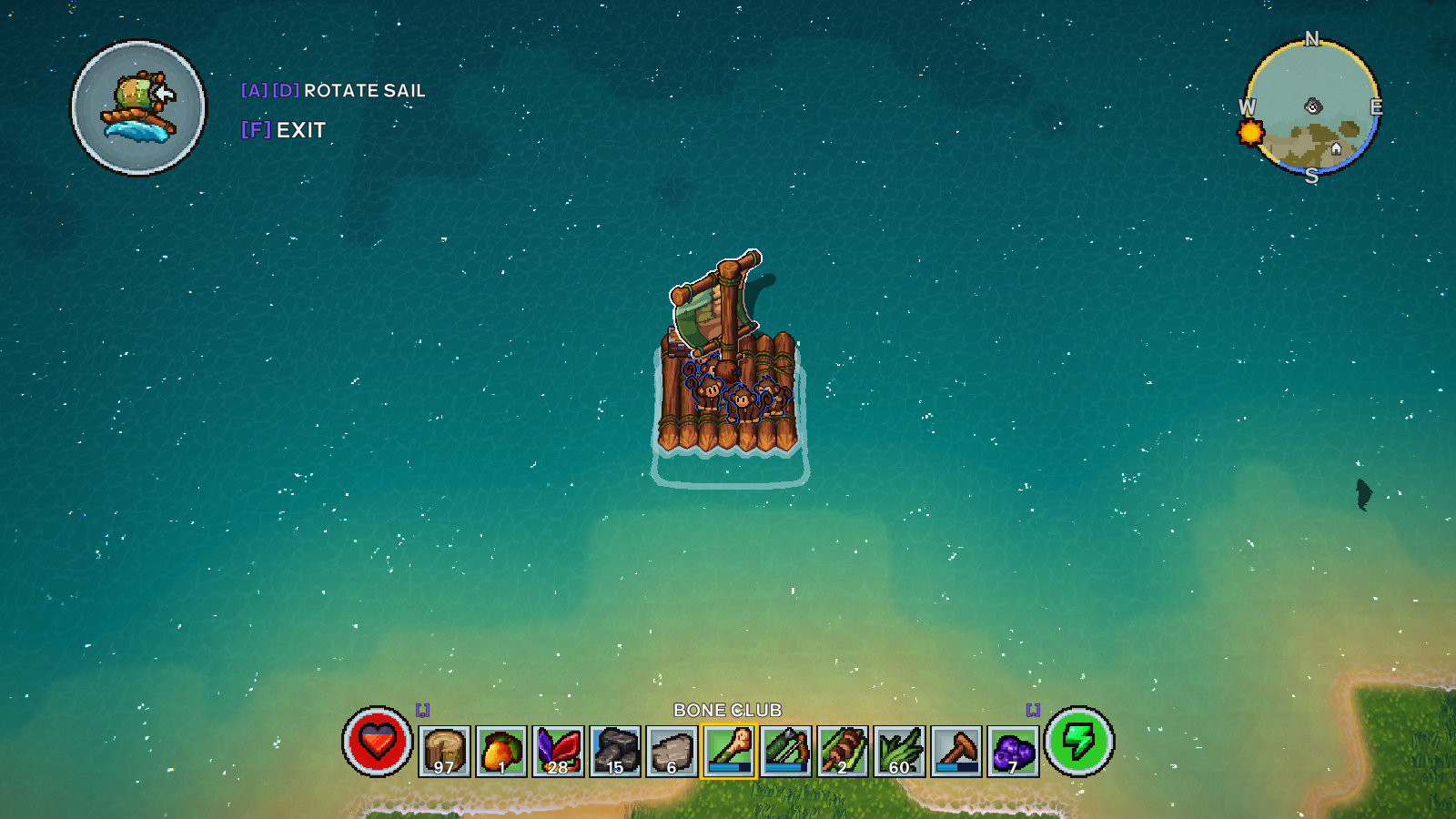Pick the gray stone hotbar slot
The width and height of the screenshot is (1456, 819).
672,752
